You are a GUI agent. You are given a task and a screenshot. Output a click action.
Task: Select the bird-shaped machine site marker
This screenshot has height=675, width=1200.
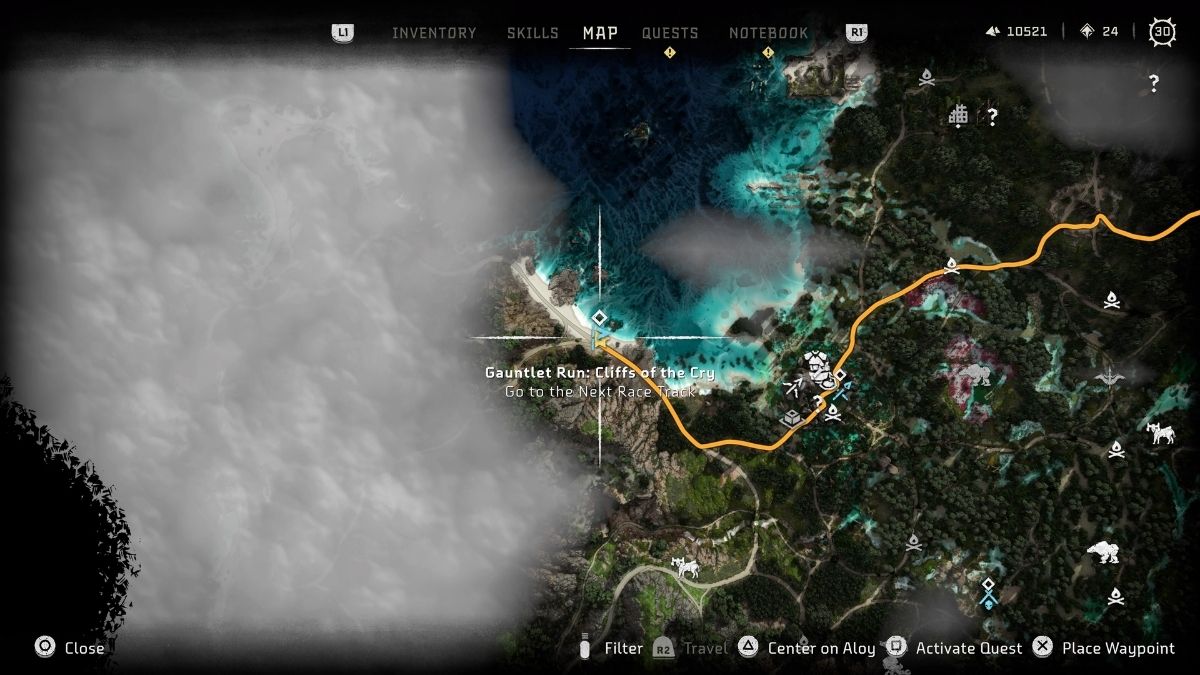[1109, 377]
